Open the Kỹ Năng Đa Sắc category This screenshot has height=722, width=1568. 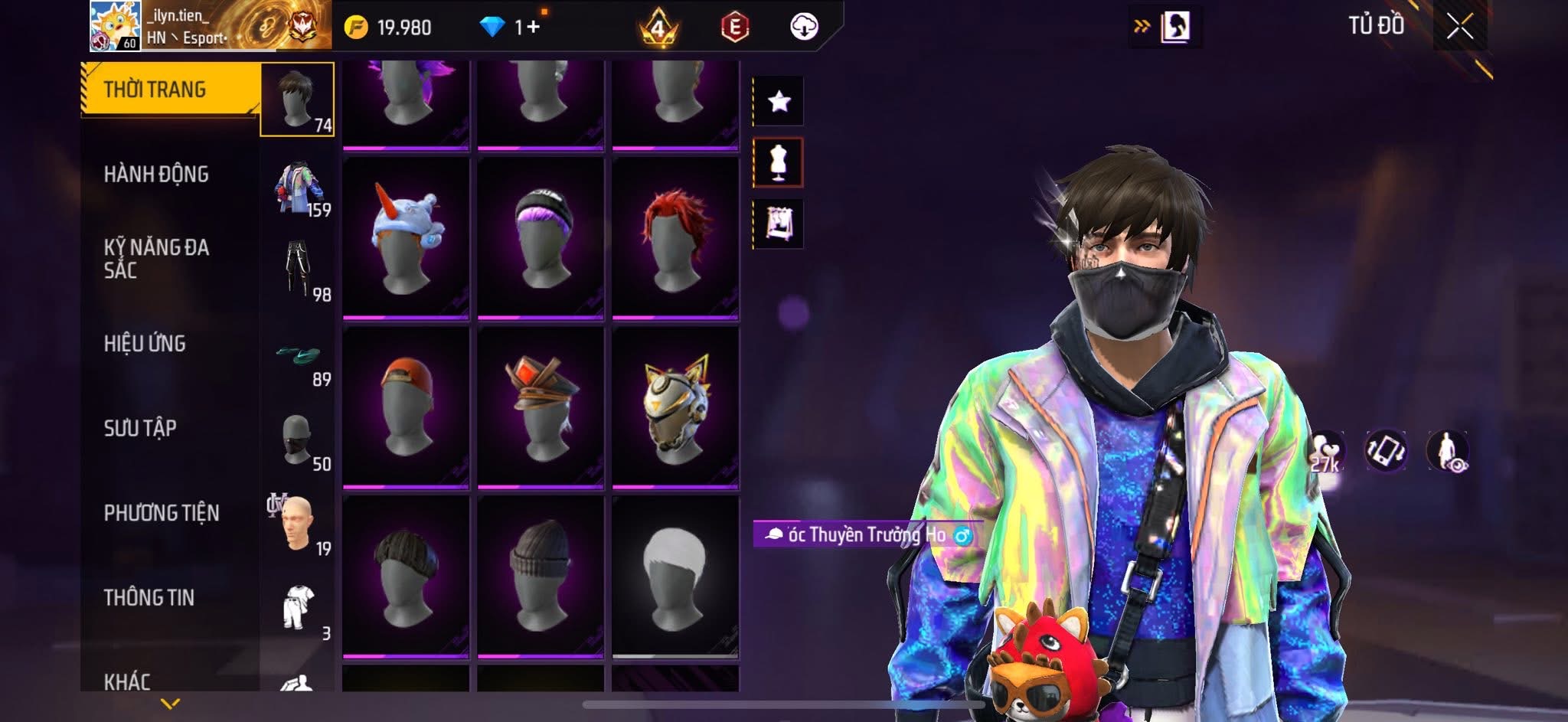[x=156, y=259]
